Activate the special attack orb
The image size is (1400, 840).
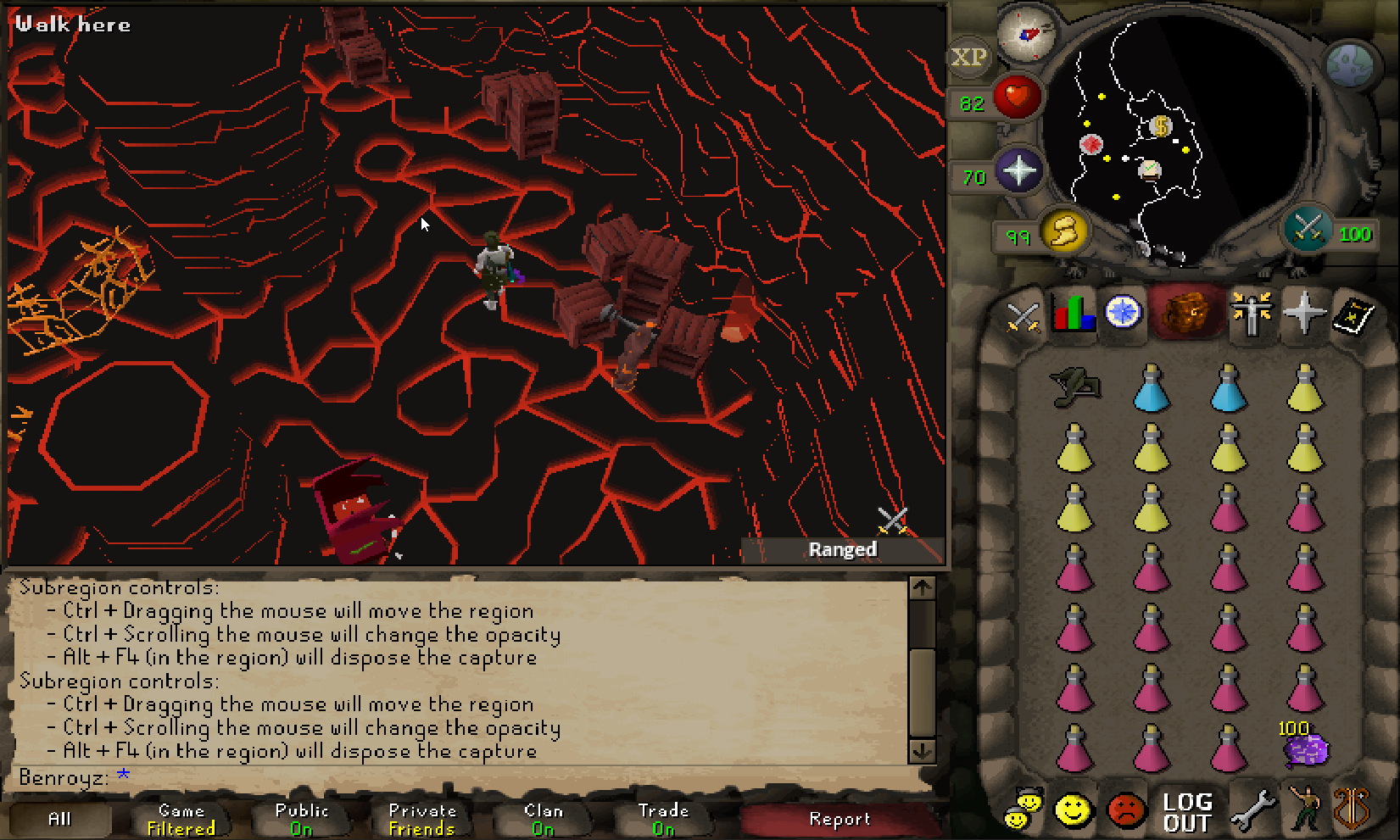(x=1307, y=229)
